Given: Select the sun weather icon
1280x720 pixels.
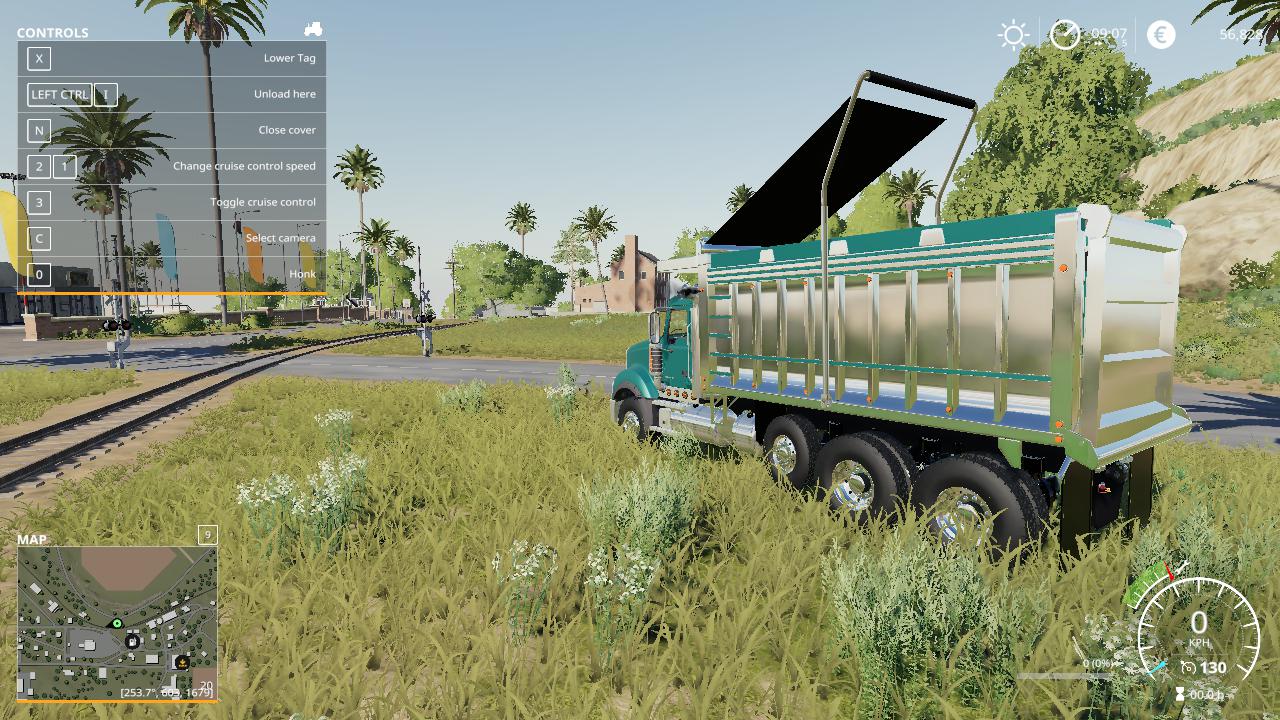Looking at the screenshot, I should 1013,36.
